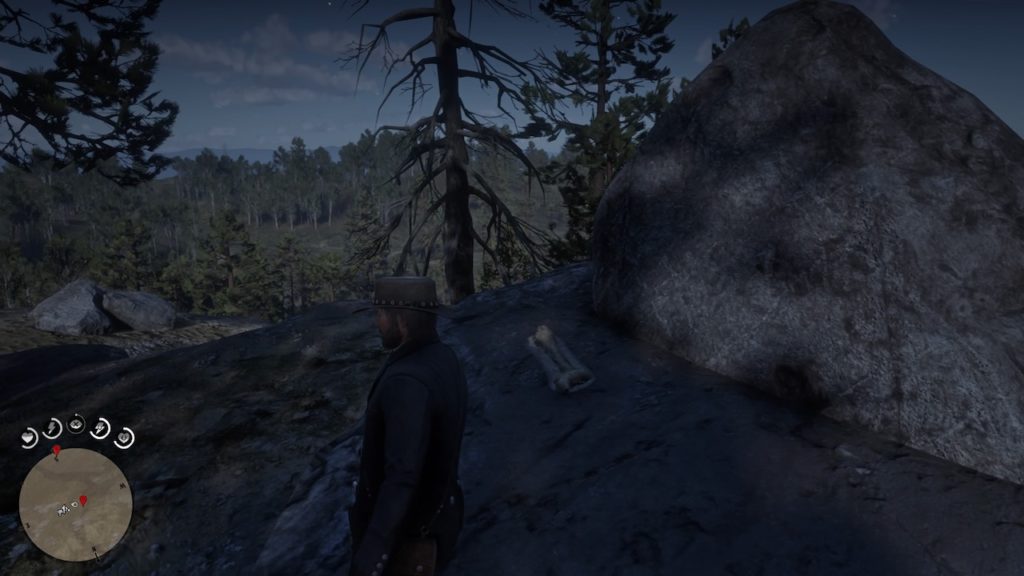Open the circular minimap
The height and width of the screenshot is (576, 1024).
click(x=75, y=504)
